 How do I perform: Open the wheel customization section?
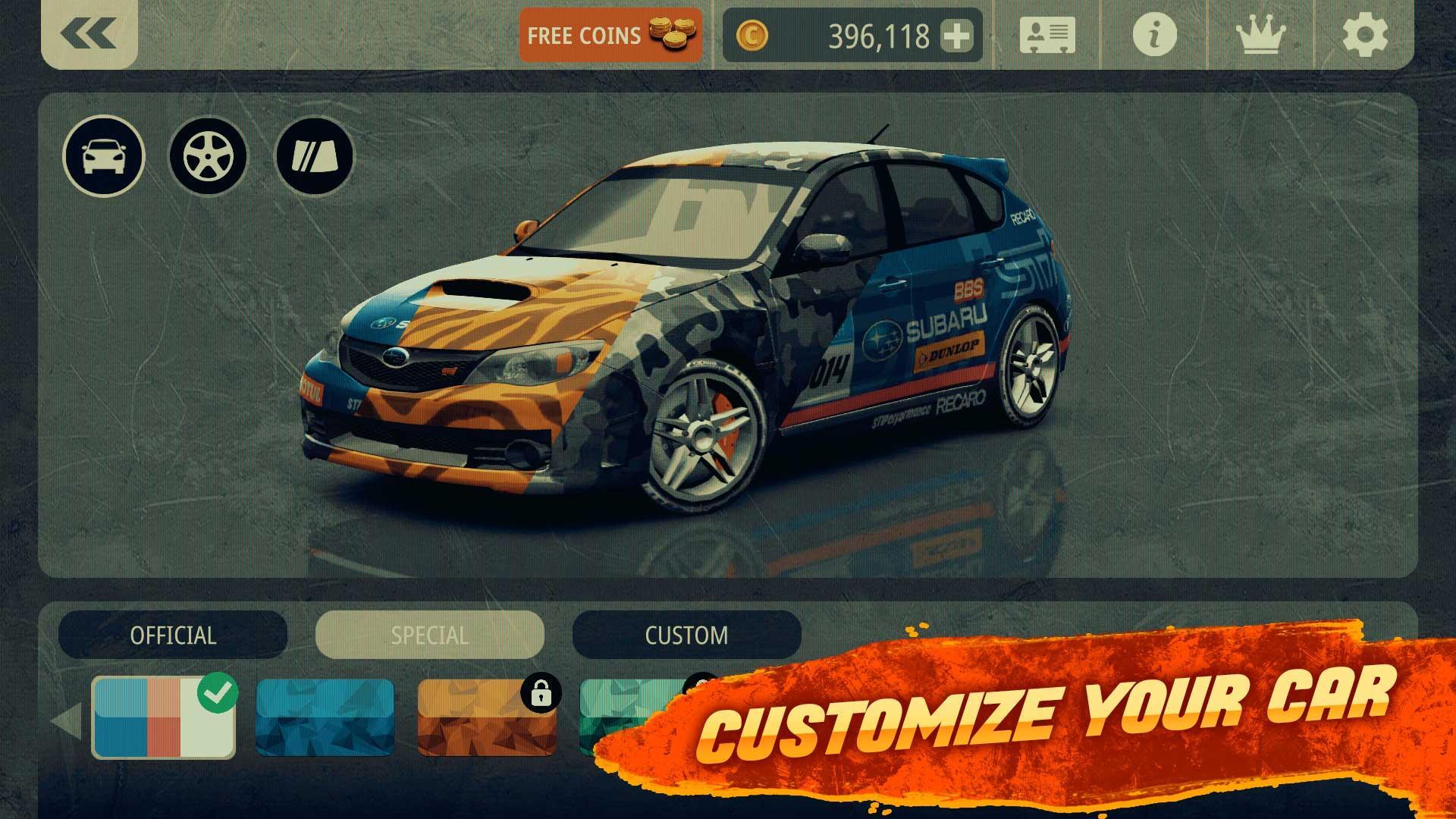(209, 154)
